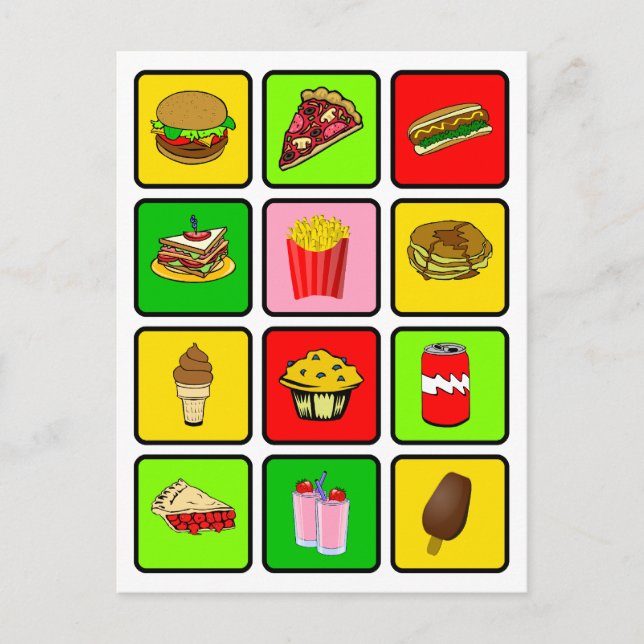This screenshot has width=644, height=644.
Task: Click the chocolate ice cream bar tile
Action: click(x=449, y=513)
